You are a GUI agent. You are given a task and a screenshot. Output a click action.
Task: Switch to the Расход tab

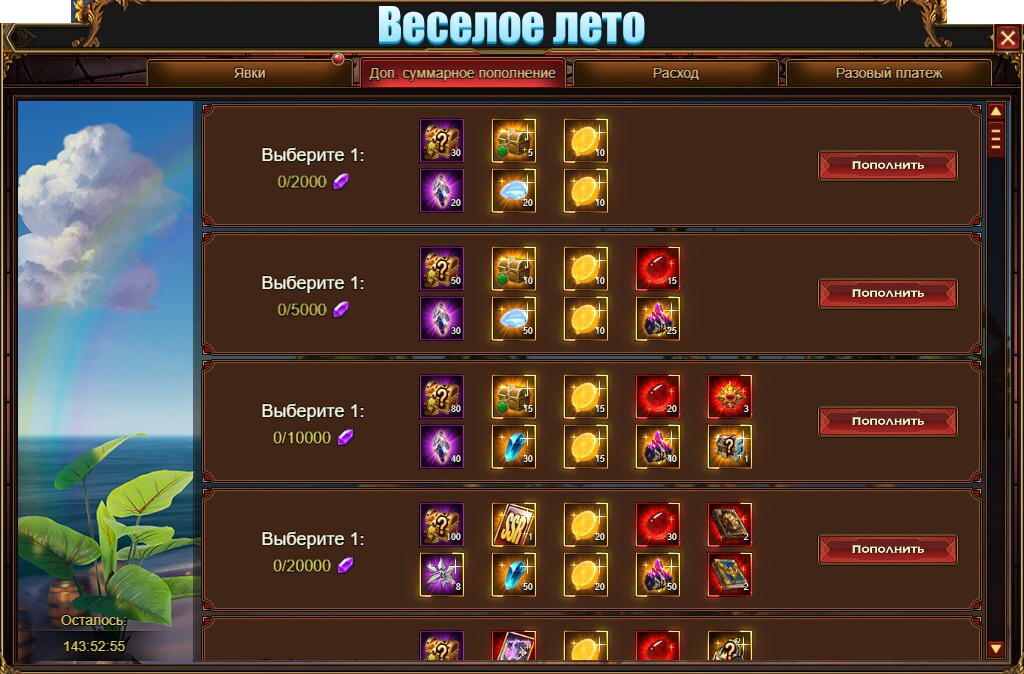[675, 73]
